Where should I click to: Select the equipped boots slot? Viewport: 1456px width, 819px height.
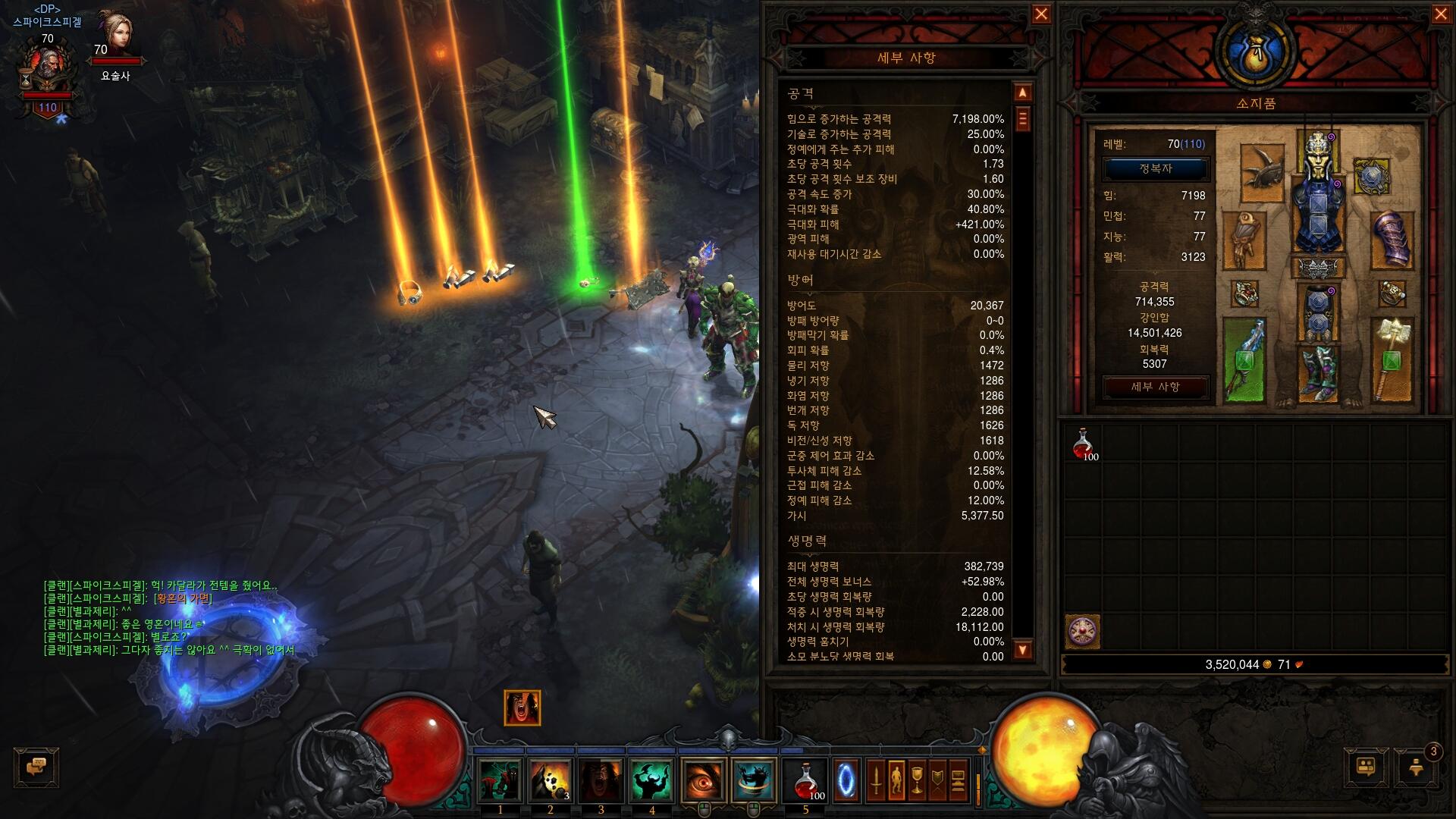(1318, 373)
